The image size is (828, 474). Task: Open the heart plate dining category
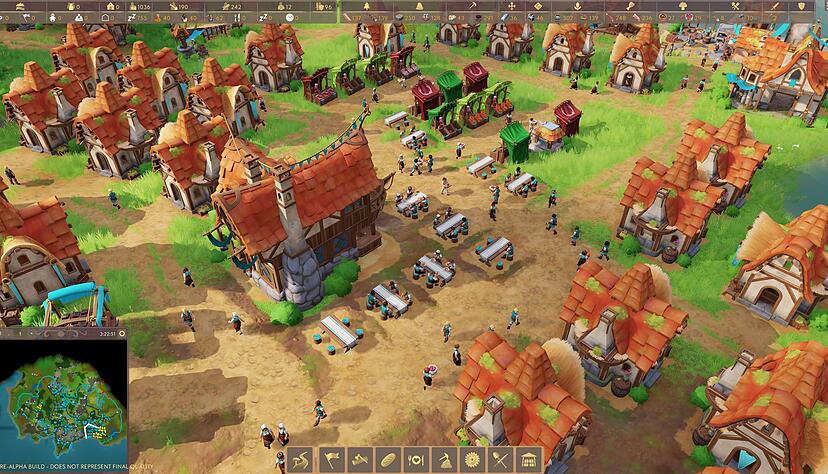pos(415,460)
